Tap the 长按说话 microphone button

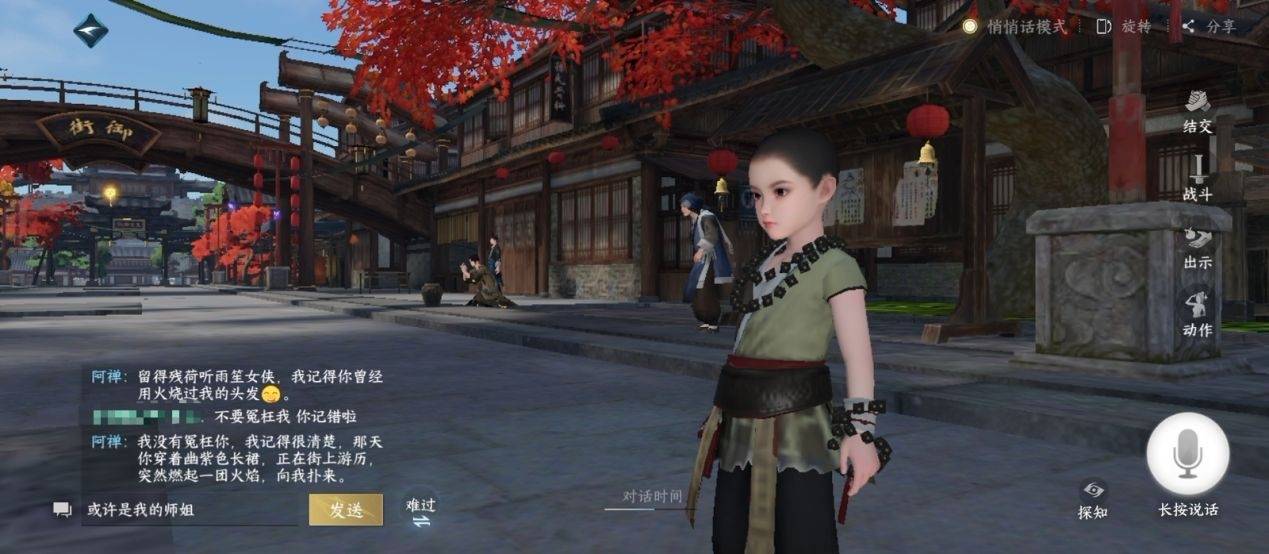coord(1188,456)
